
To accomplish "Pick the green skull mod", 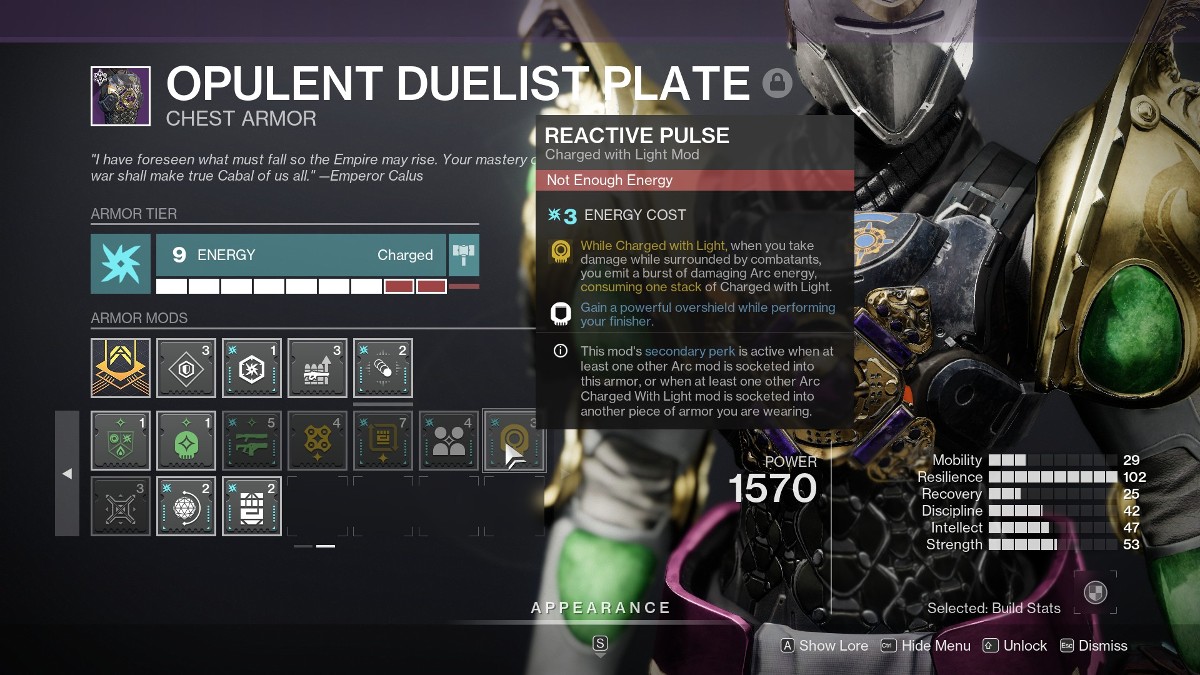I will (186, 440).
